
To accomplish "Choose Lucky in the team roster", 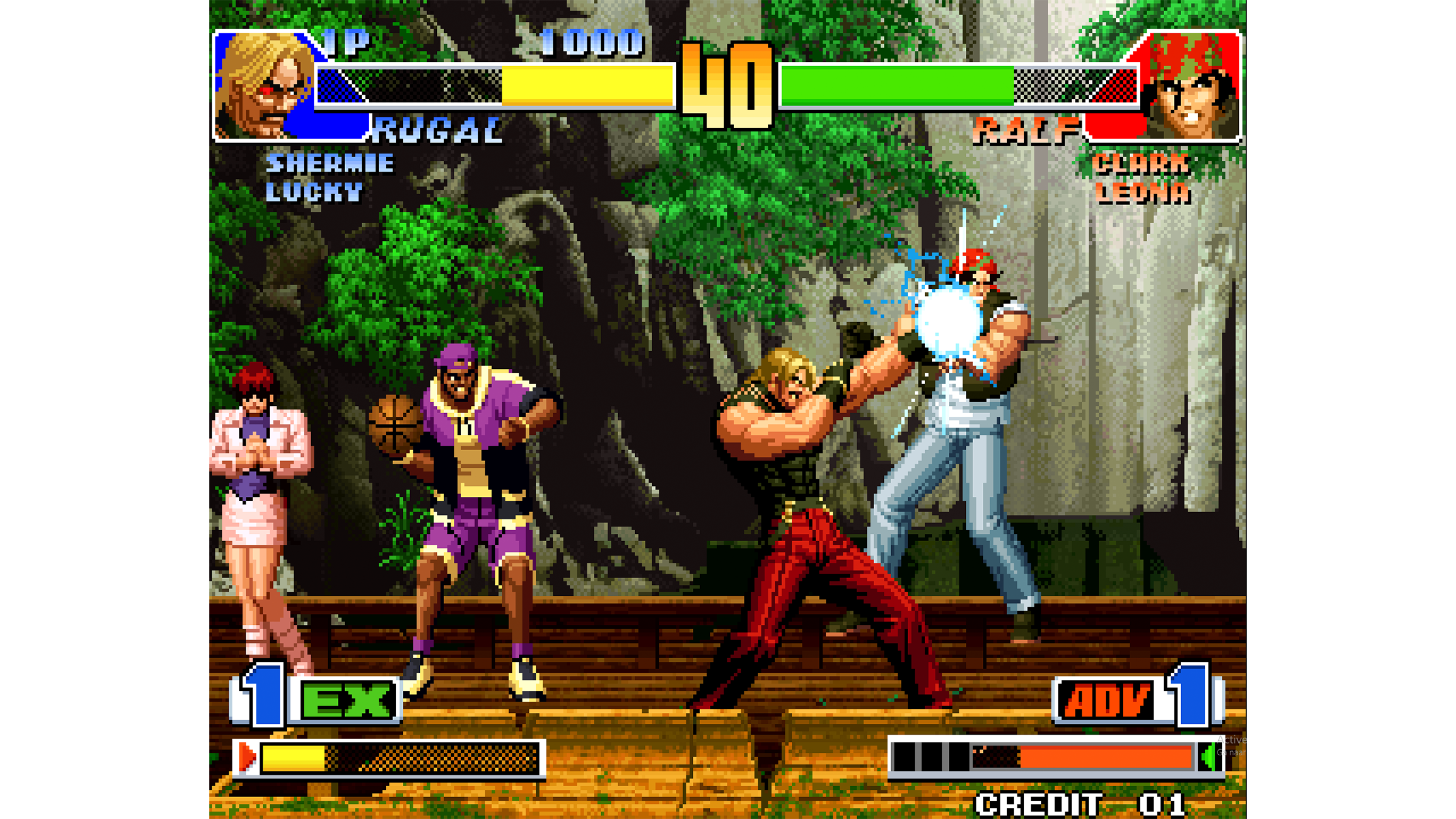I will pyautogui.click(x=314, y=192).
